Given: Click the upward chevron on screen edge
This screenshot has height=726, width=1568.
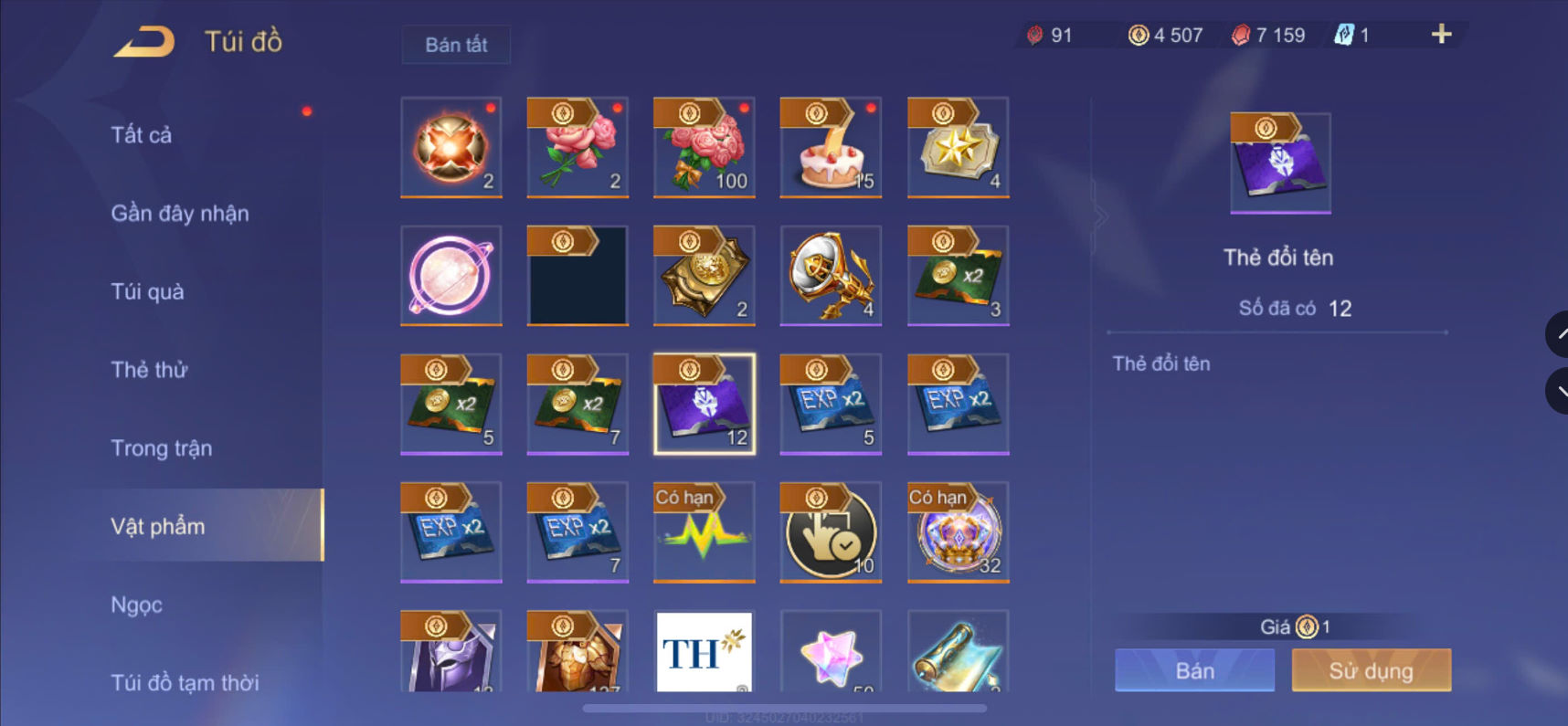Looking at the screenshot, I should pyautogui.click(x=1559, y=333).
